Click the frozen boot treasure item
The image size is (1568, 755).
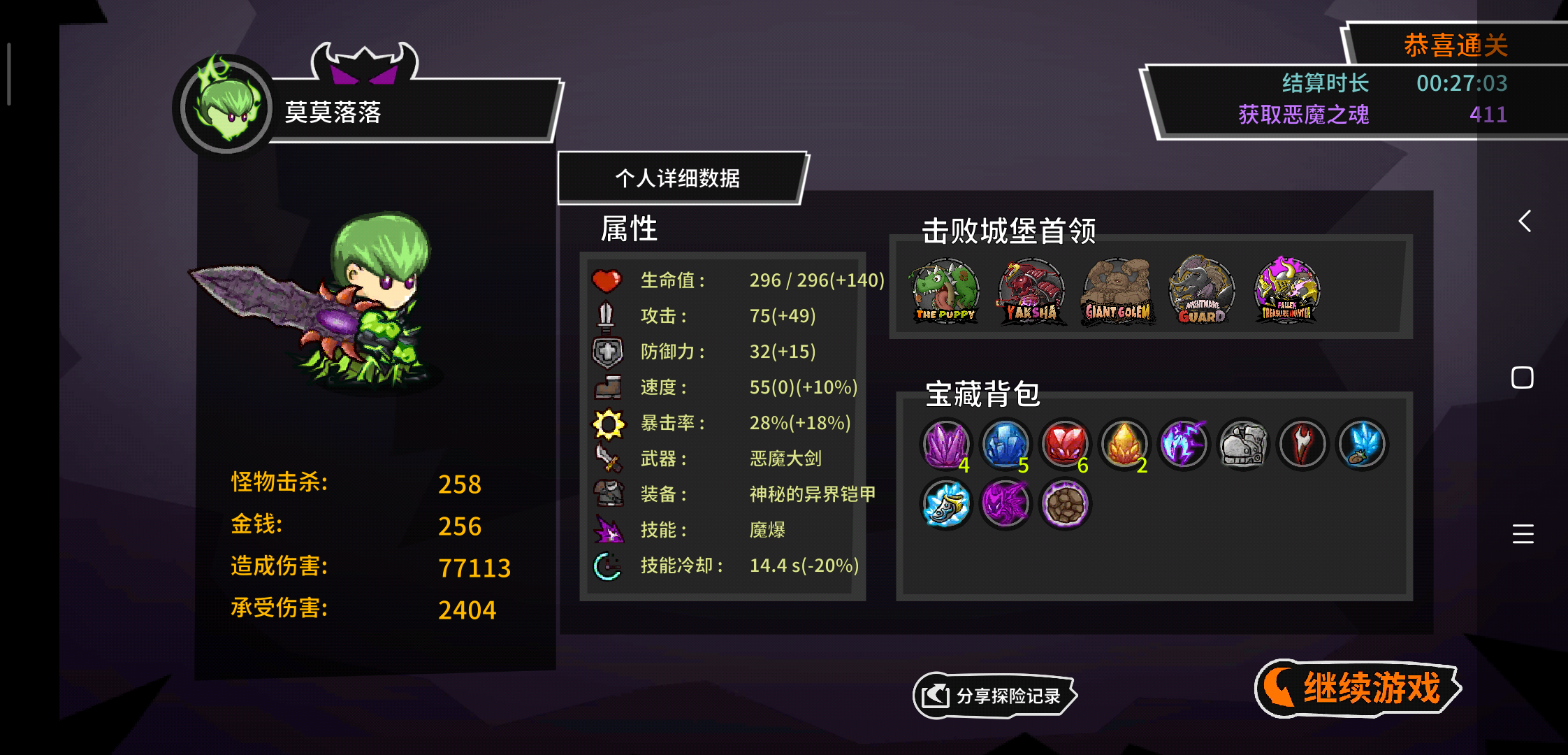tap(945, 505)
